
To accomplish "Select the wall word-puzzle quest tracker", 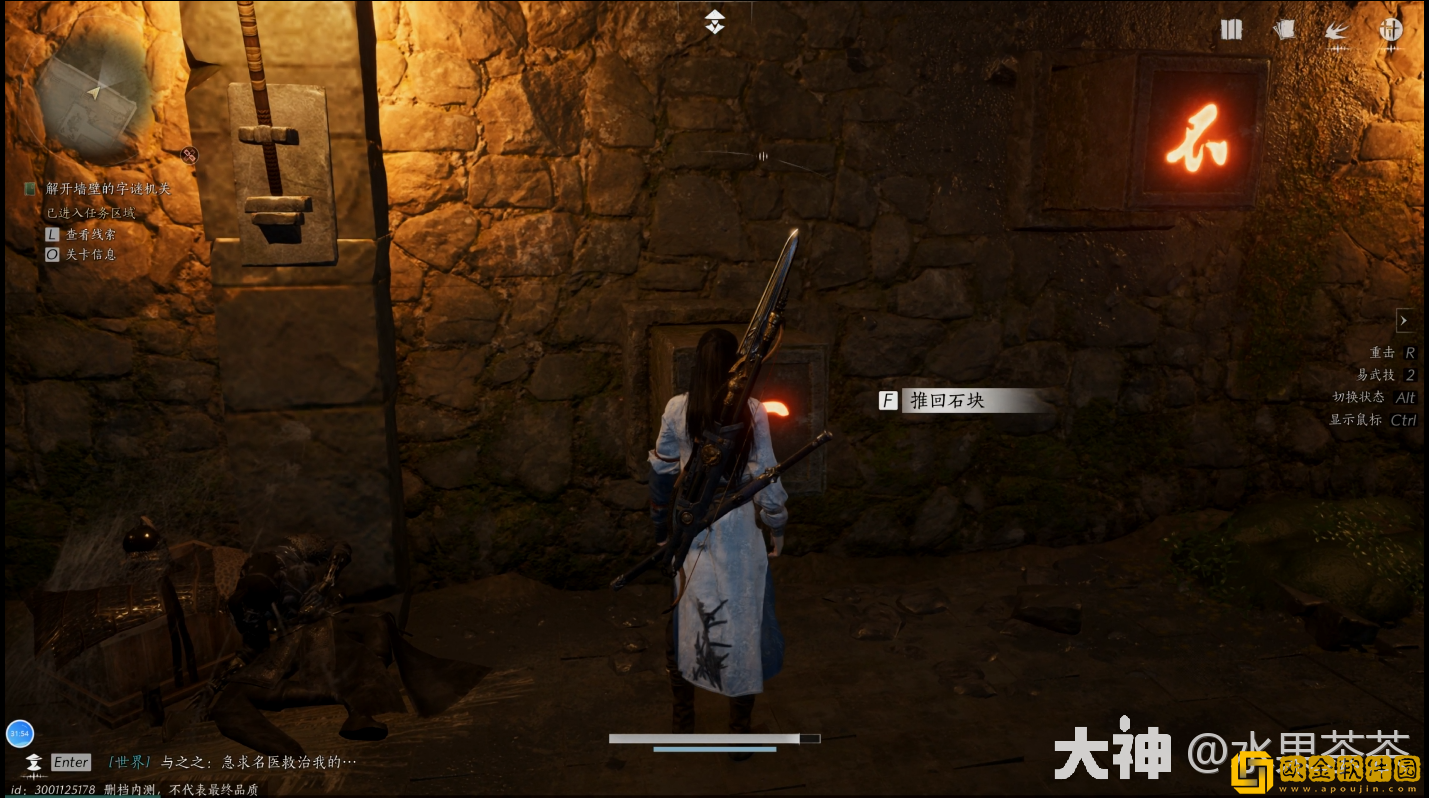I will click(x=108, y=188).
